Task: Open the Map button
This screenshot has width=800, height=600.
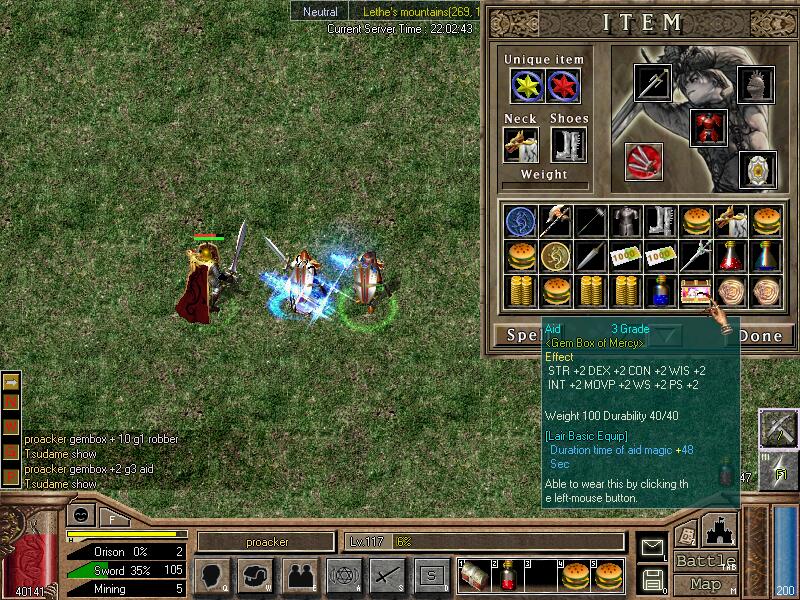Action: 705,584
